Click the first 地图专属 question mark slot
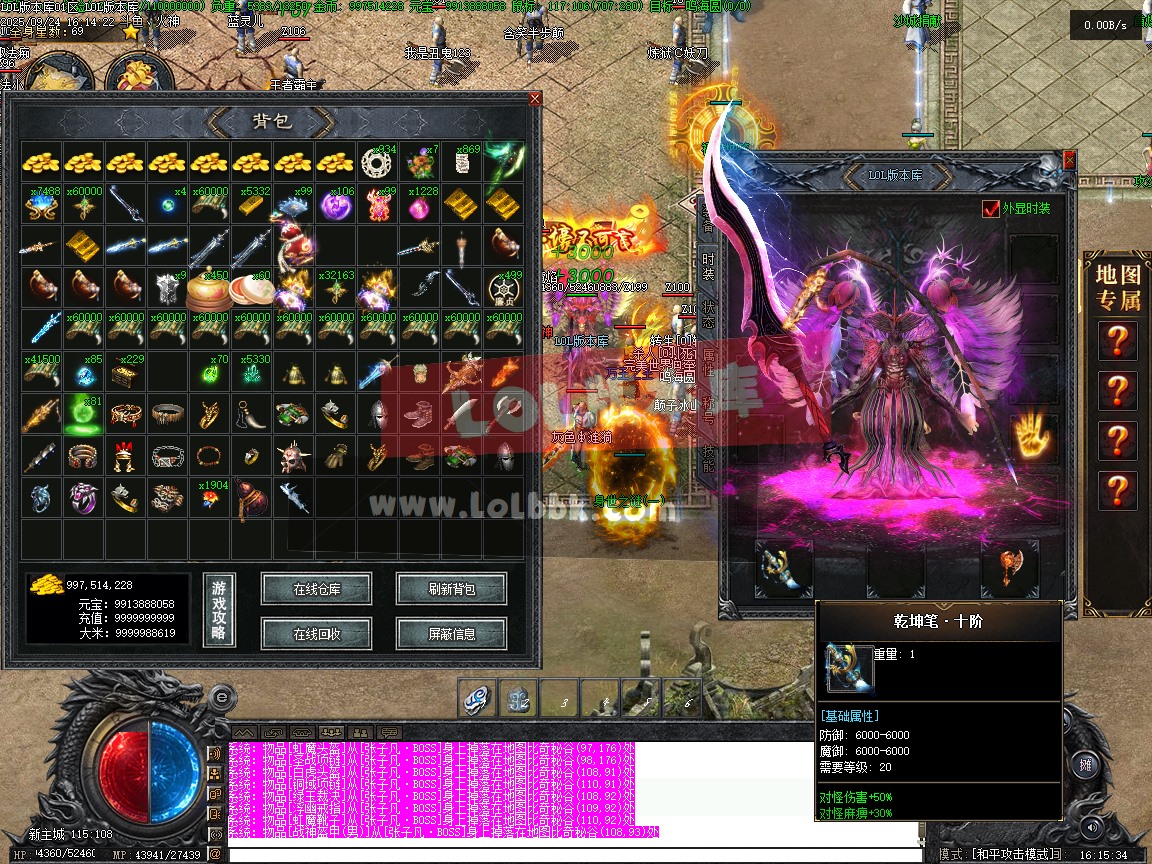 pos(1116,341)
